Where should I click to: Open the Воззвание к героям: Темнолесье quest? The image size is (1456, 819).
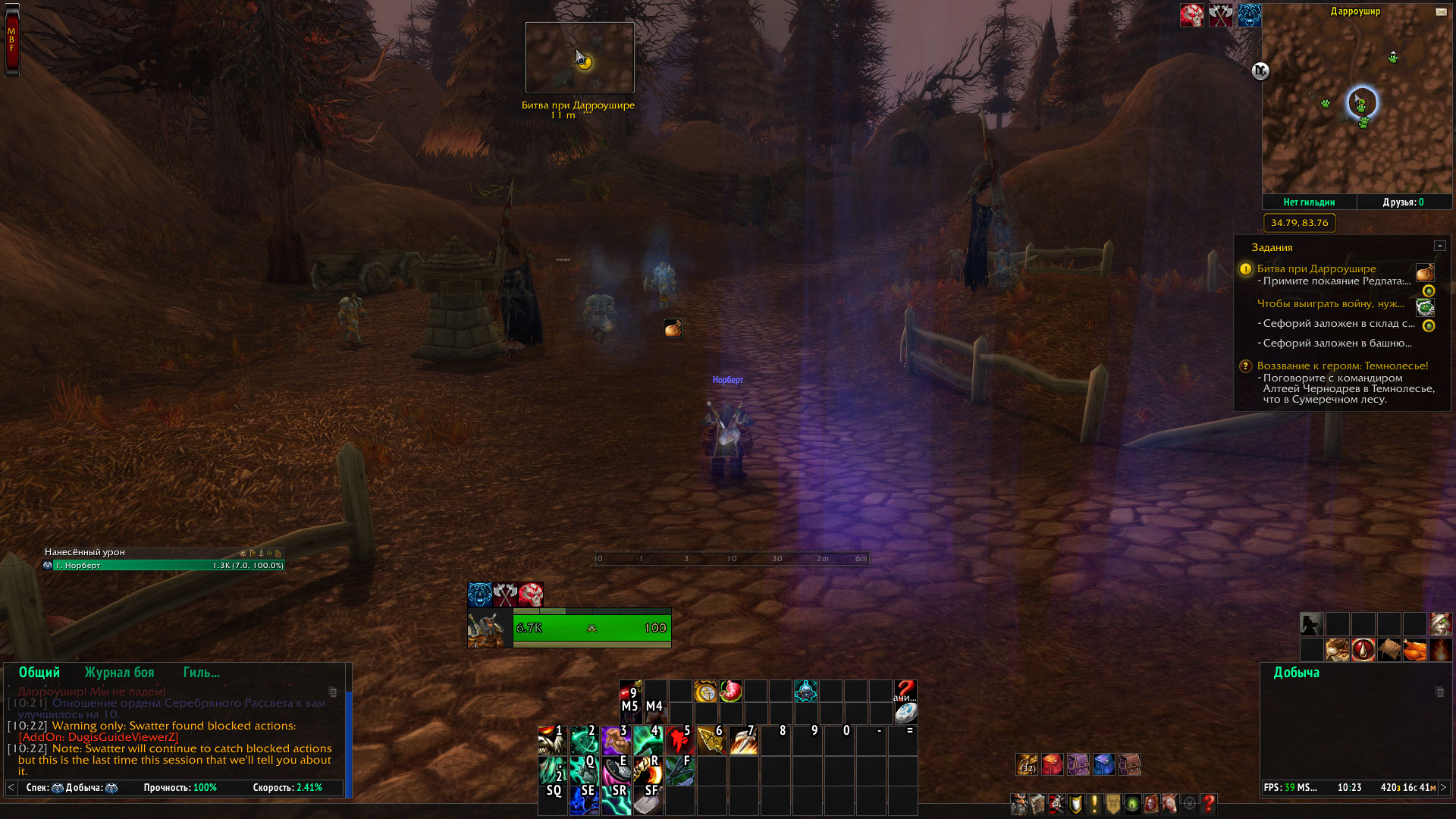tap(1342, 366)
